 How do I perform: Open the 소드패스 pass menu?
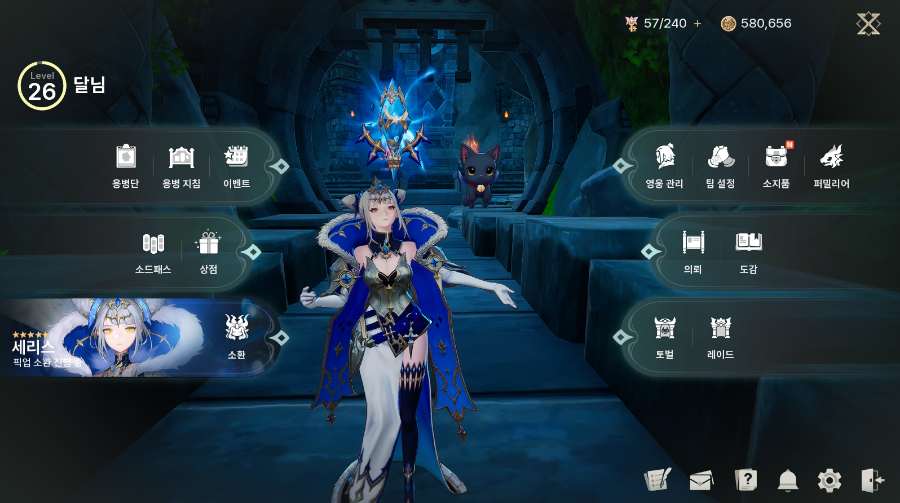click(153, 250)
